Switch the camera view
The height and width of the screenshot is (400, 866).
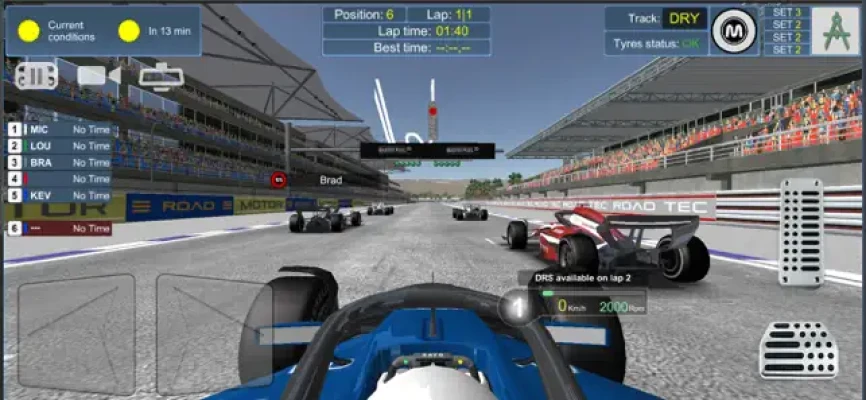tap(98, 76)
